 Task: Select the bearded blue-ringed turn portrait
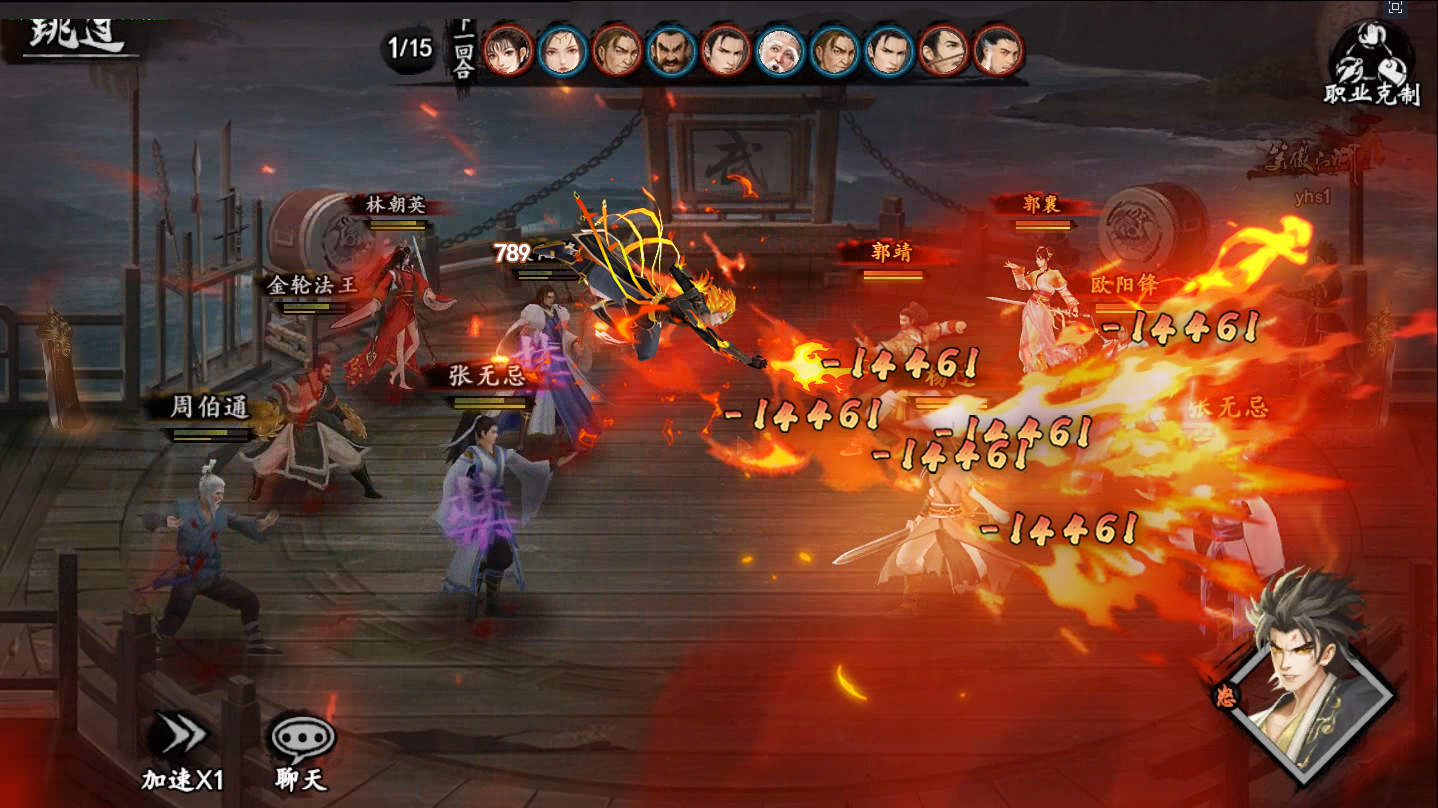[670, 50]
